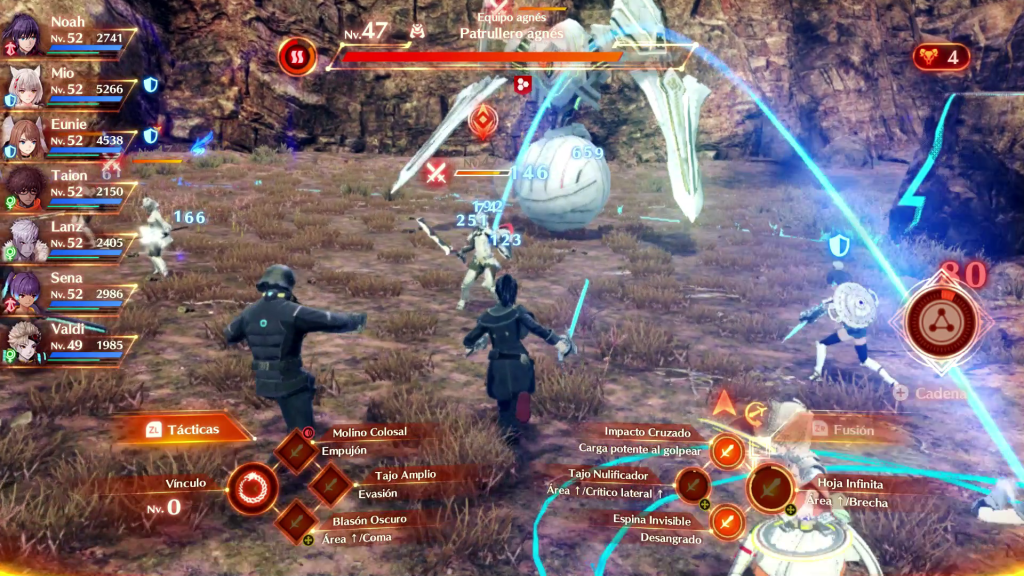Click the enemy count indicator

[x=940, y=57]
